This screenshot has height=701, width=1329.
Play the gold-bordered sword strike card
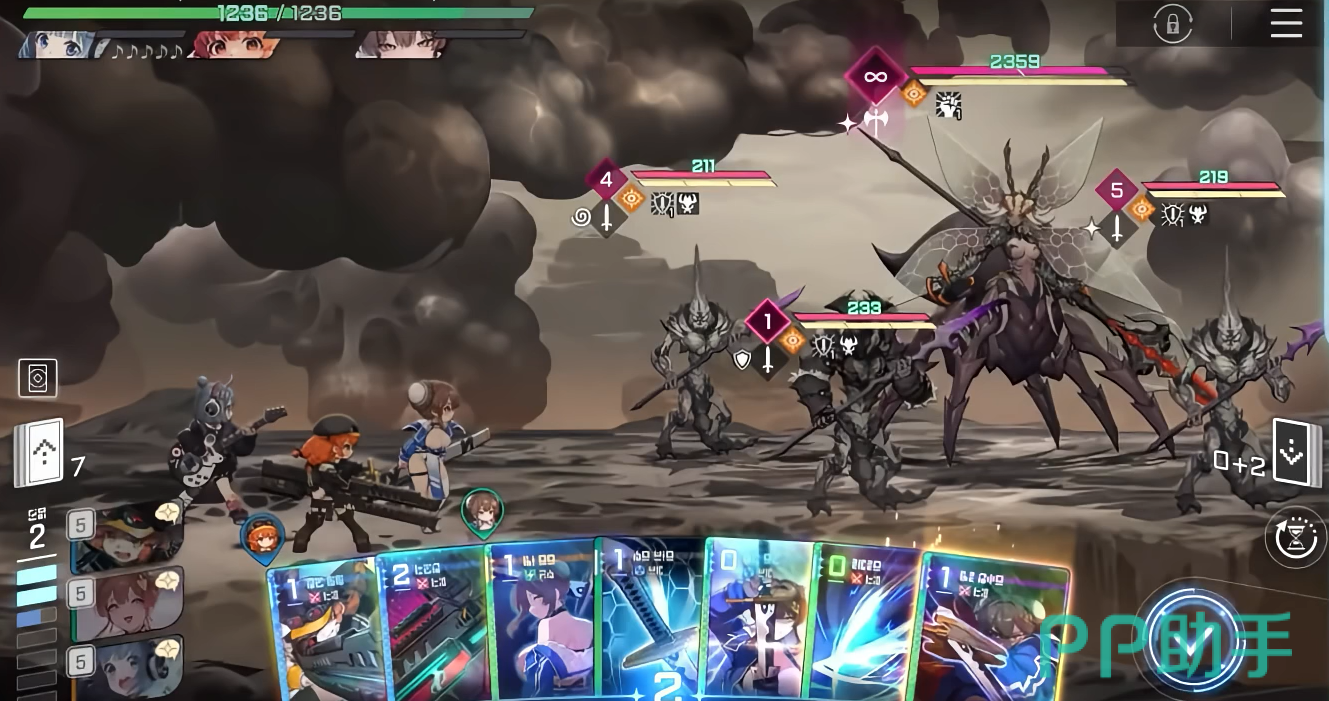click(x=990, y=630)
